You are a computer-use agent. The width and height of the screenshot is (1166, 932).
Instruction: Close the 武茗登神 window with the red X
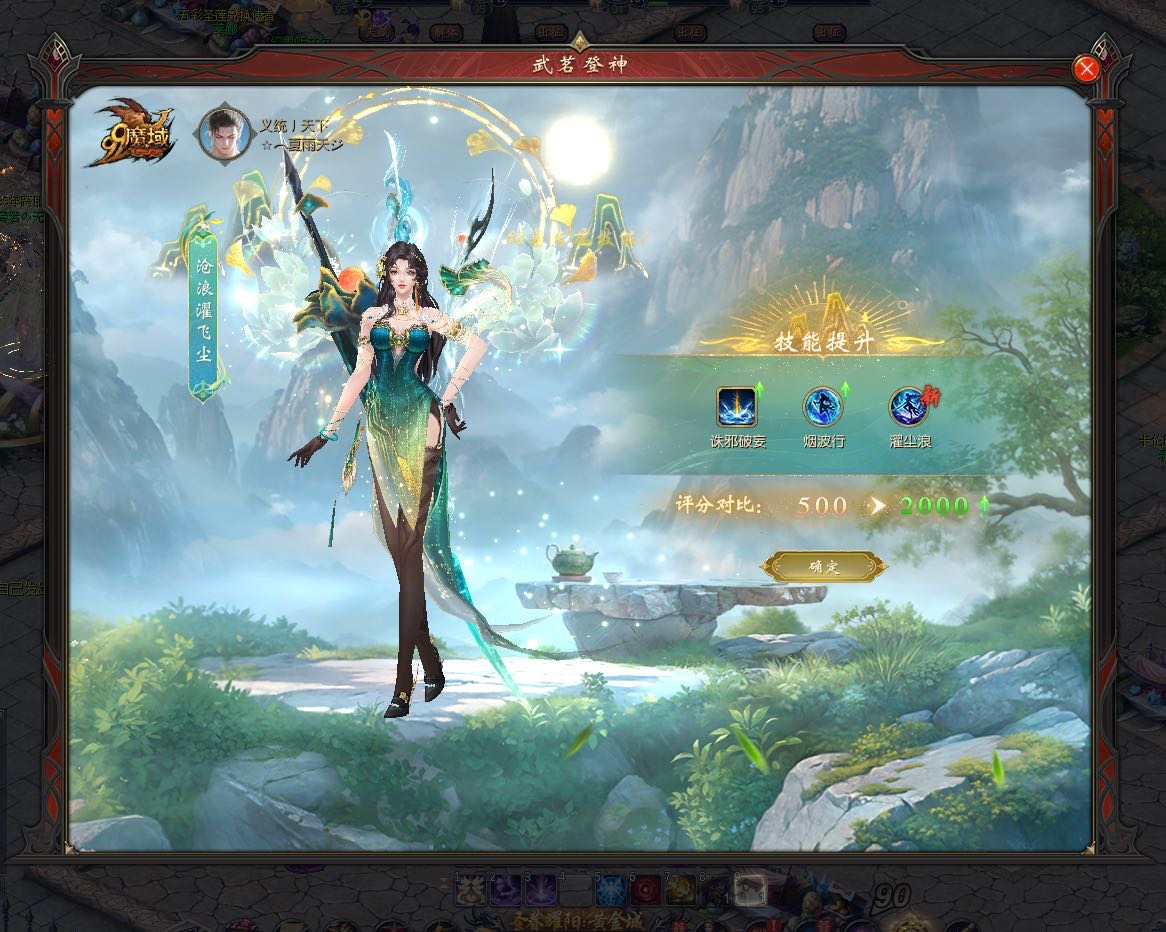tap(1085, 68)
